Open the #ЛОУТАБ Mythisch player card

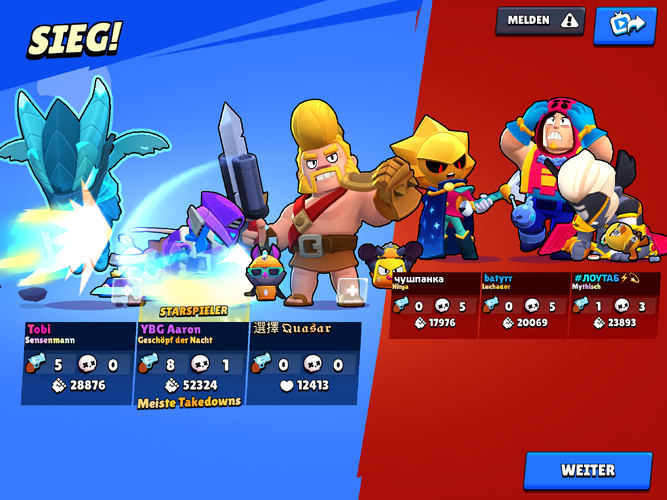click(614, 304)
